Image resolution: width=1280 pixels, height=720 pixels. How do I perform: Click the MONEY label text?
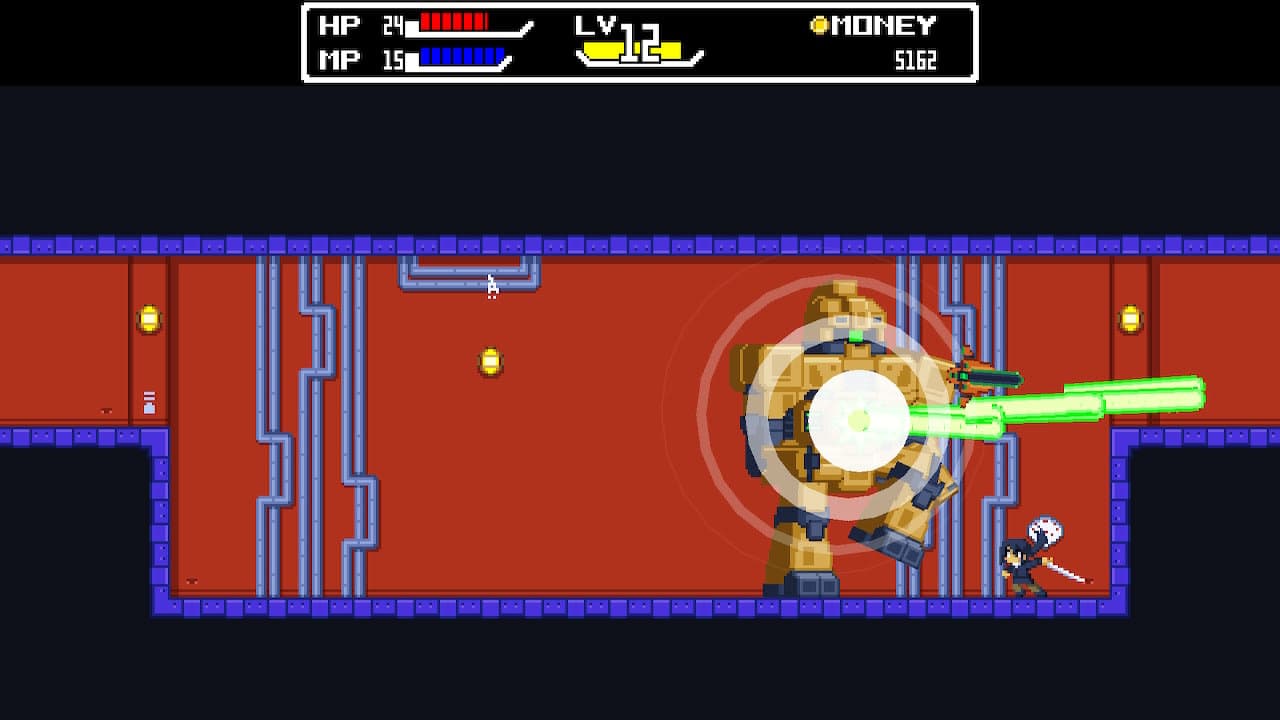[x=885, y=24]
